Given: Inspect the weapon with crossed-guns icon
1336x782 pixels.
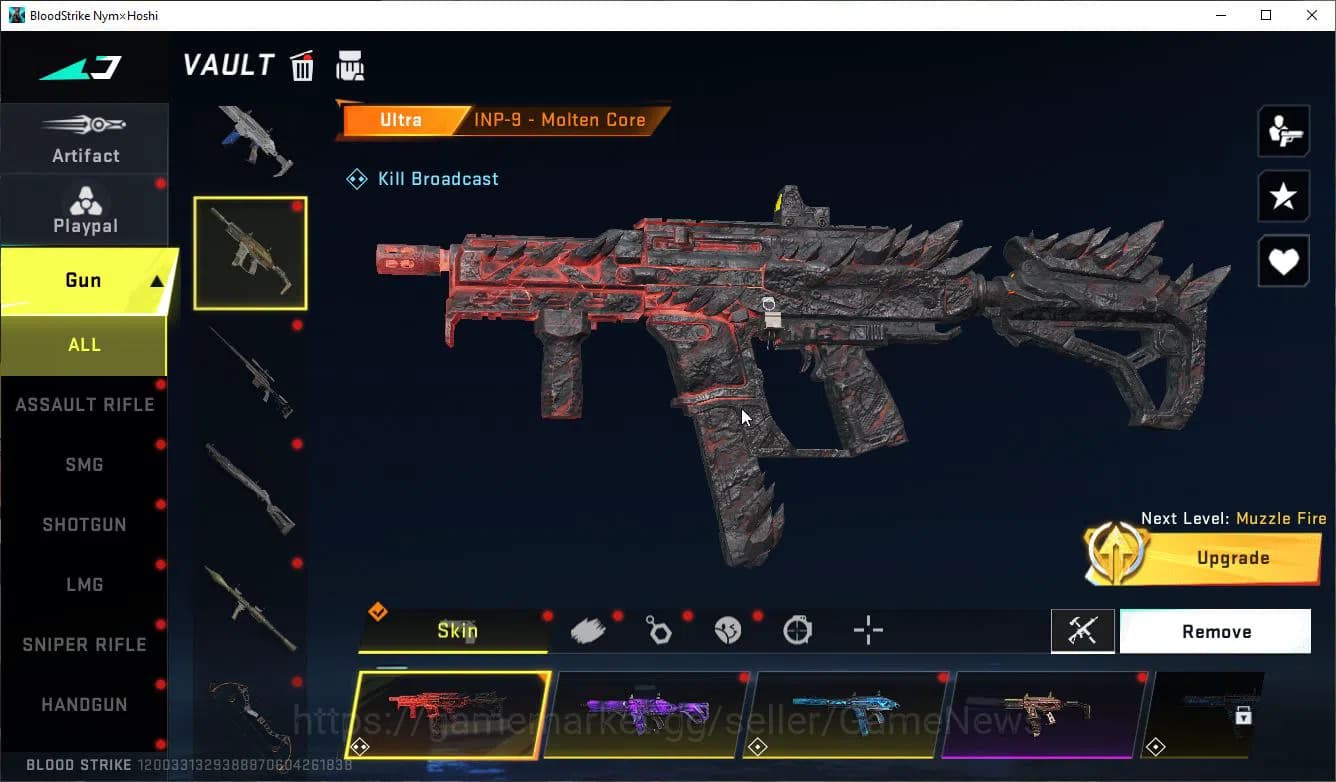Looking at the screenshot, I should point(1083,631).
